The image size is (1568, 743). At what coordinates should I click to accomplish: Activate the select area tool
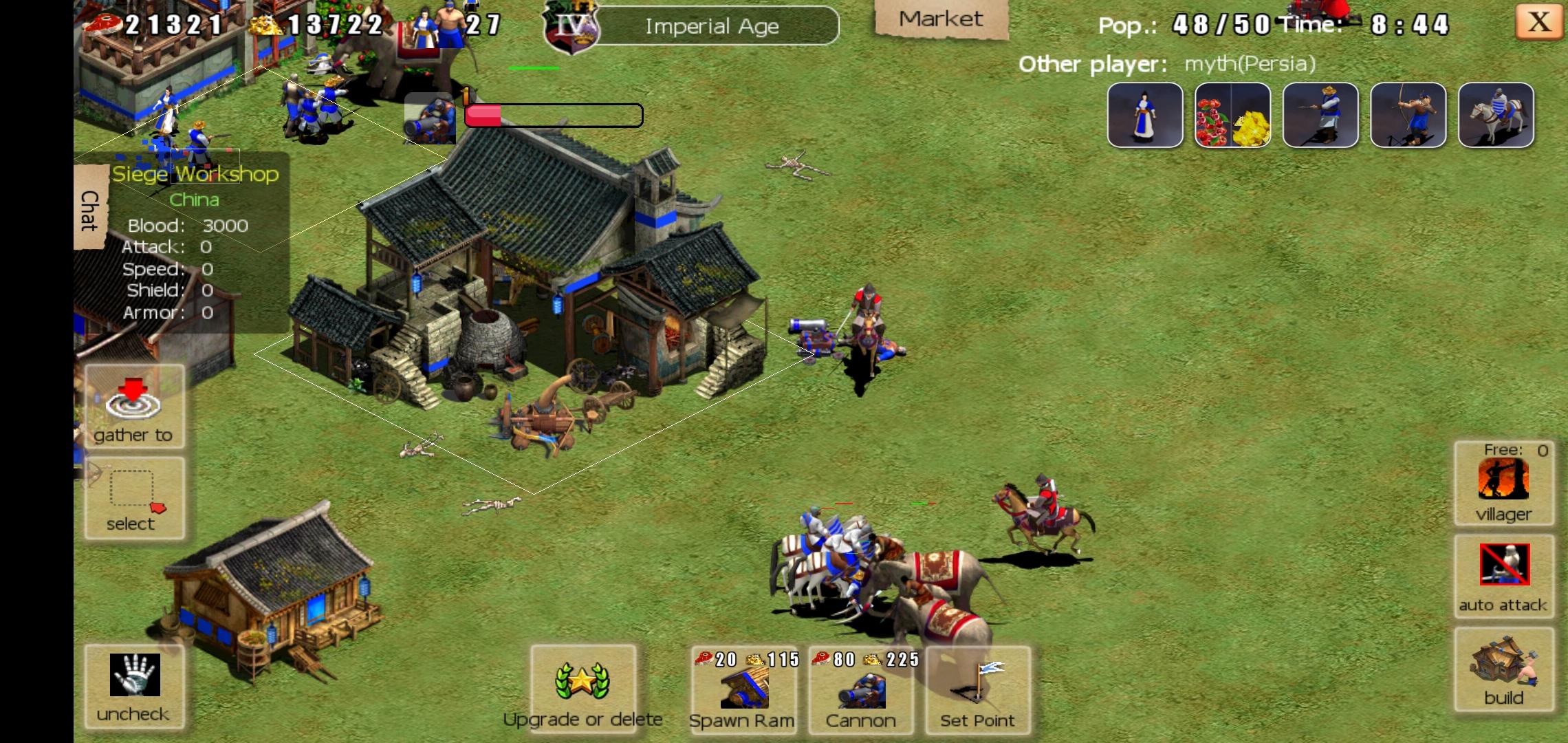[134, 498]
